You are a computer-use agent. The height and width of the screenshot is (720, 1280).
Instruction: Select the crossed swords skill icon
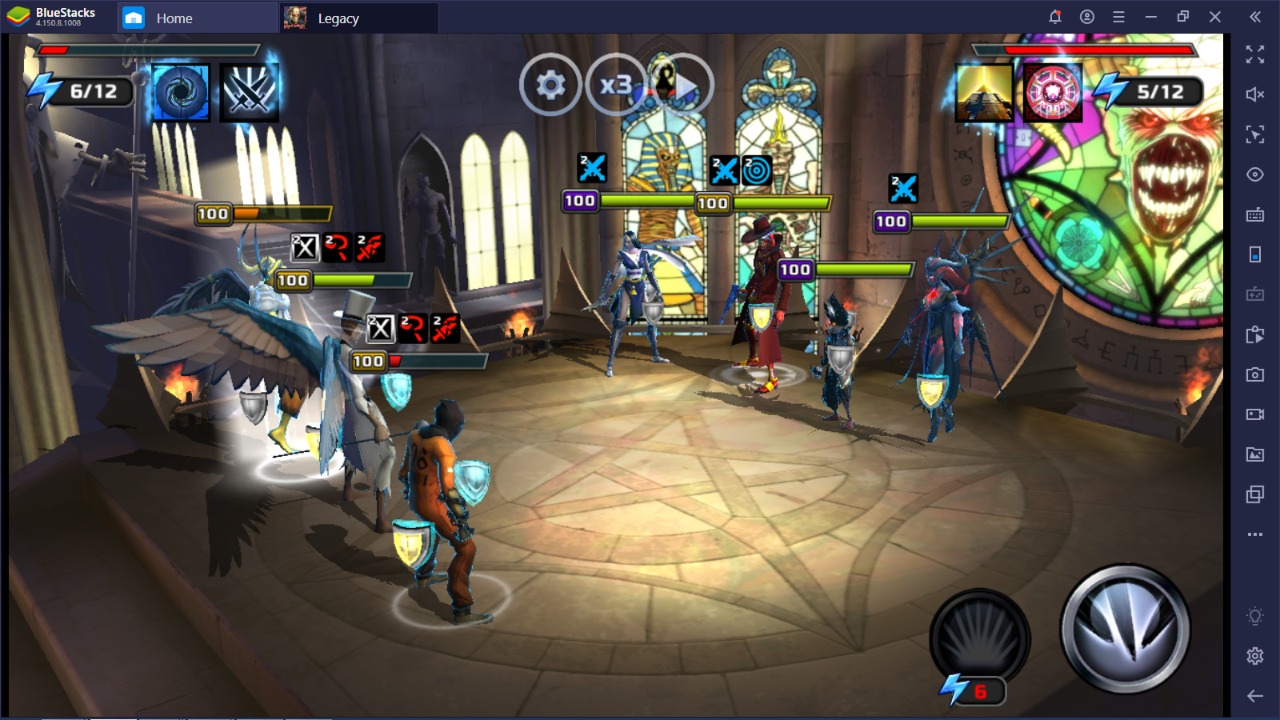click(249, 93)
